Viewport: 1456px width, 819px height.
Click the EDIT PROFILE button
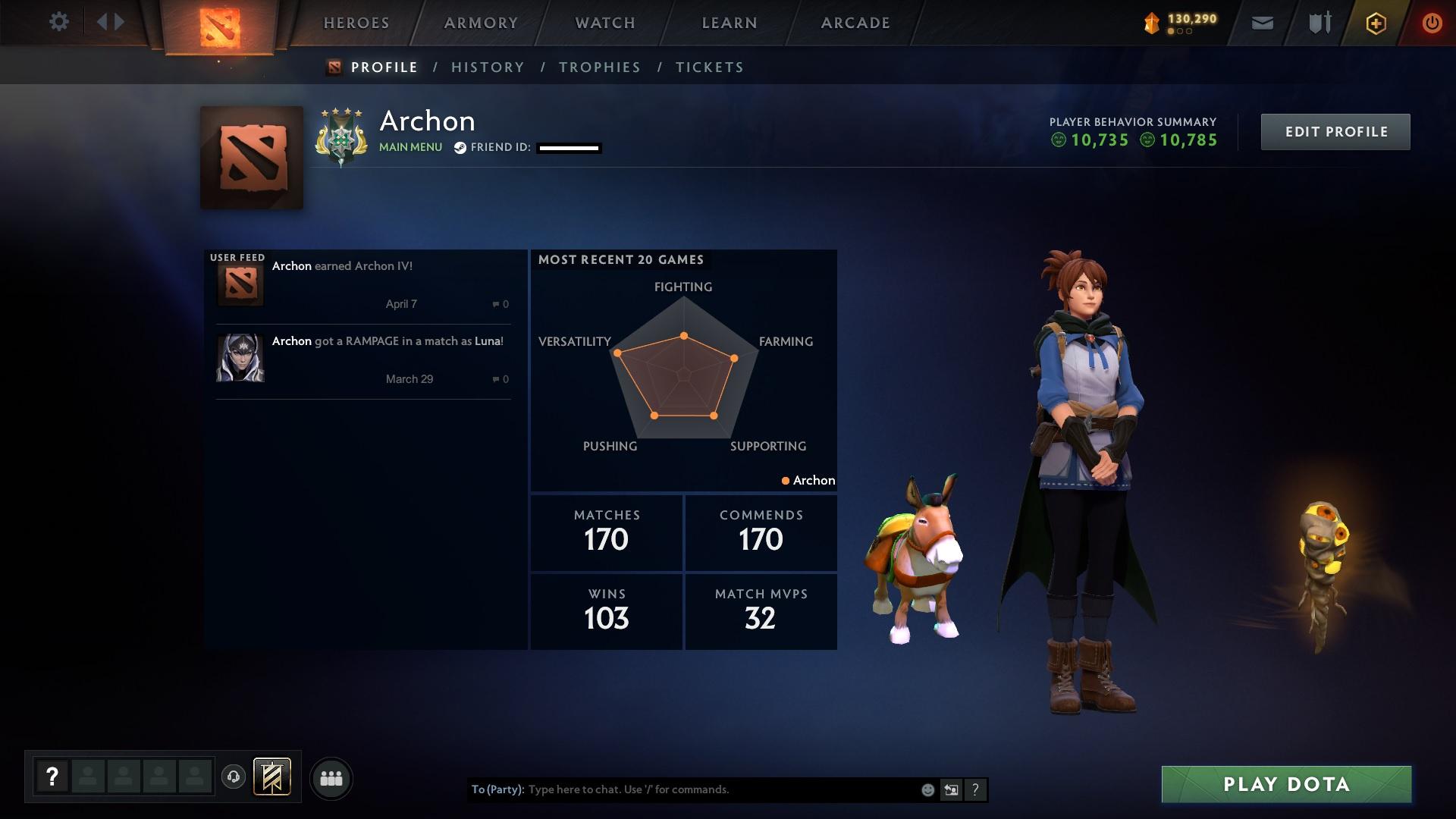[x=1335, y=131]
